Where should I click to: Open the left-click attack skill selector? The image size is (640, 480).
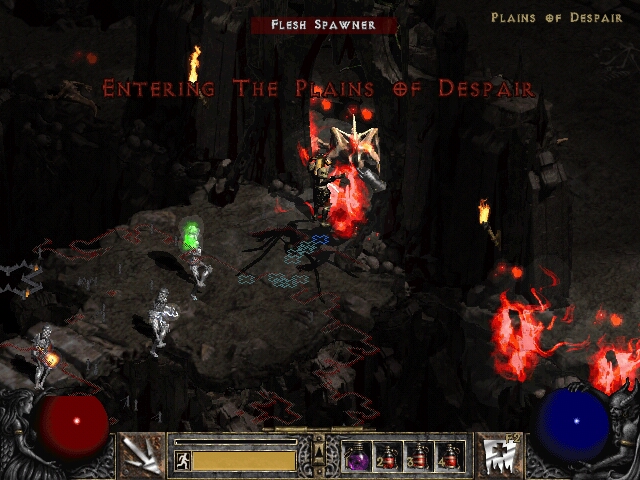point(141,455)
